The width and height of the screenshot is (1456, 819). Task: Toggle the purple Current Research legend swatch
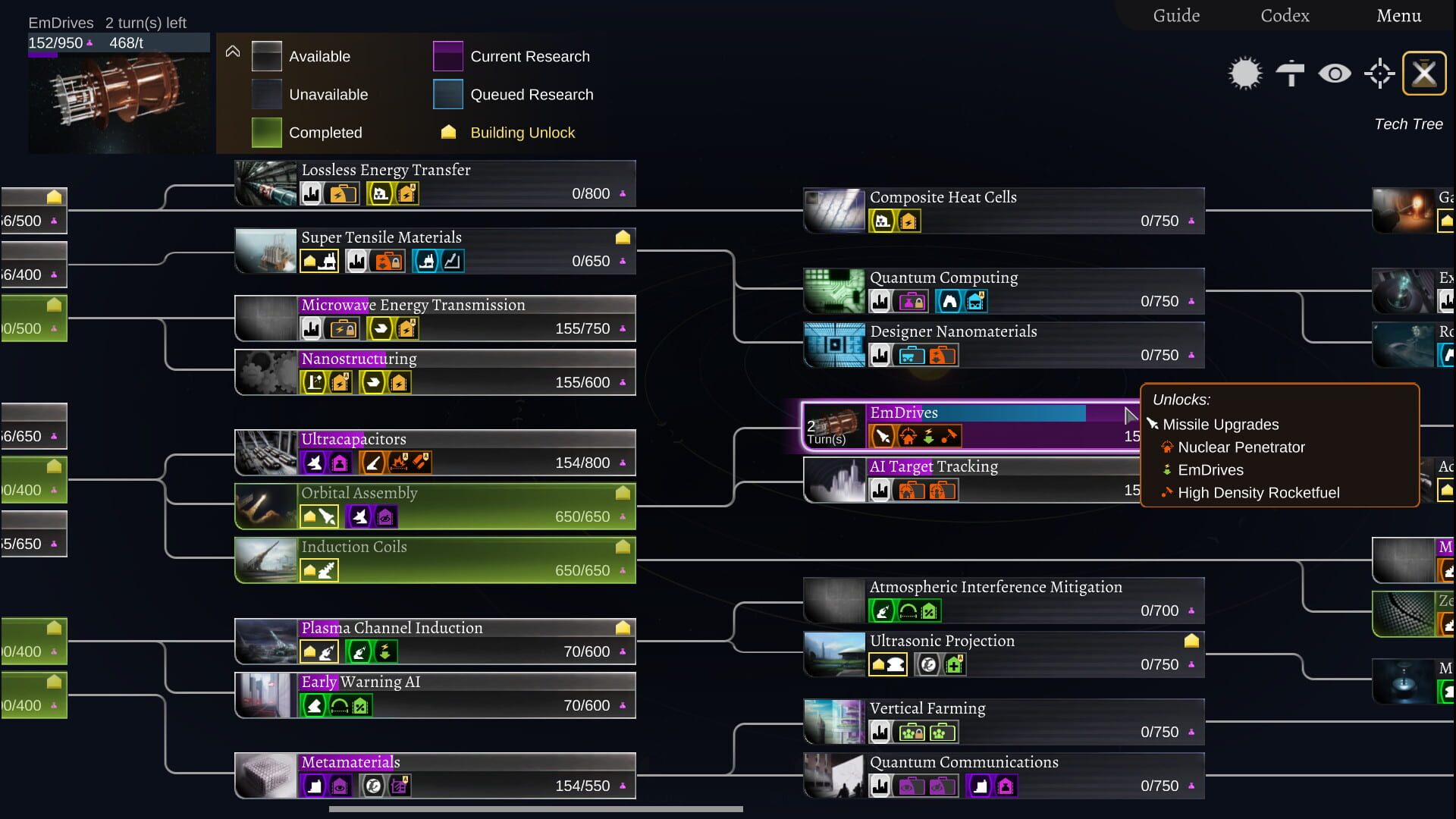pyautogui.click(x=448, y=56)
